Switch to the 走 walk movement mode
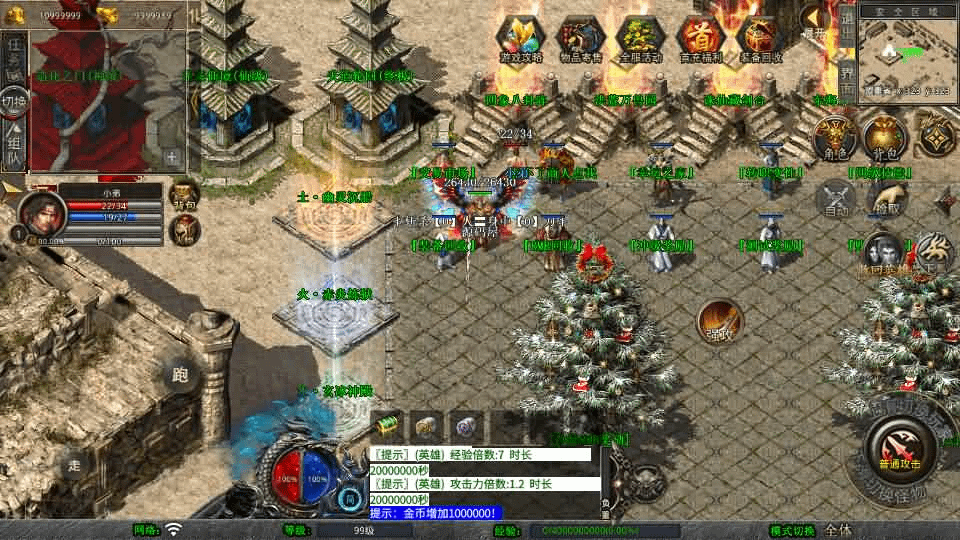The height and width of the screenshot is (540, 960). coord(74,464)
